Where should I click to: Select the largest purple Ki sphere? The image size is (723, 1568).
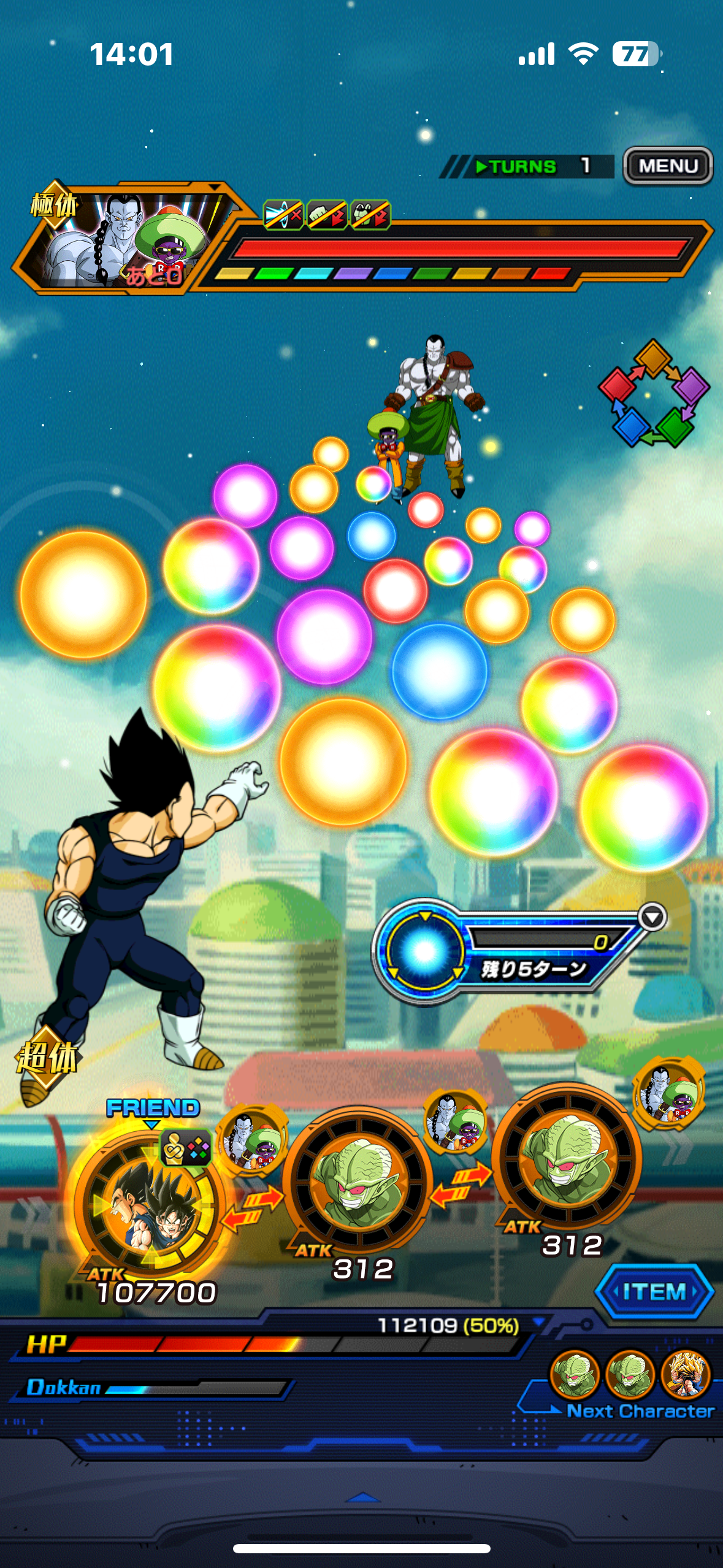pos(324,636)
